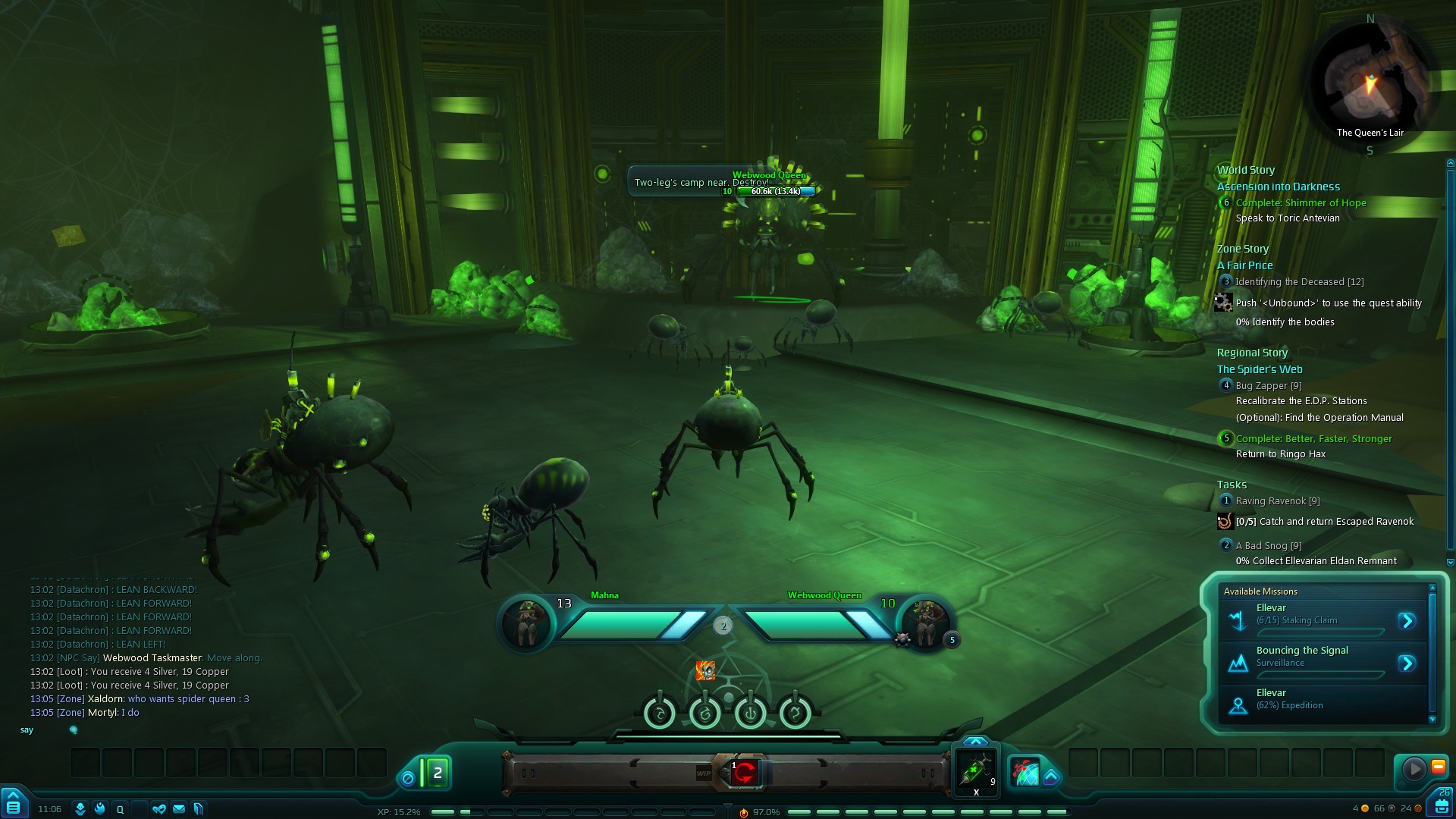Activate the red circular-arrow ability in slot 1
This screenshot has height=819, width=1456.
[x=745, y=773]
